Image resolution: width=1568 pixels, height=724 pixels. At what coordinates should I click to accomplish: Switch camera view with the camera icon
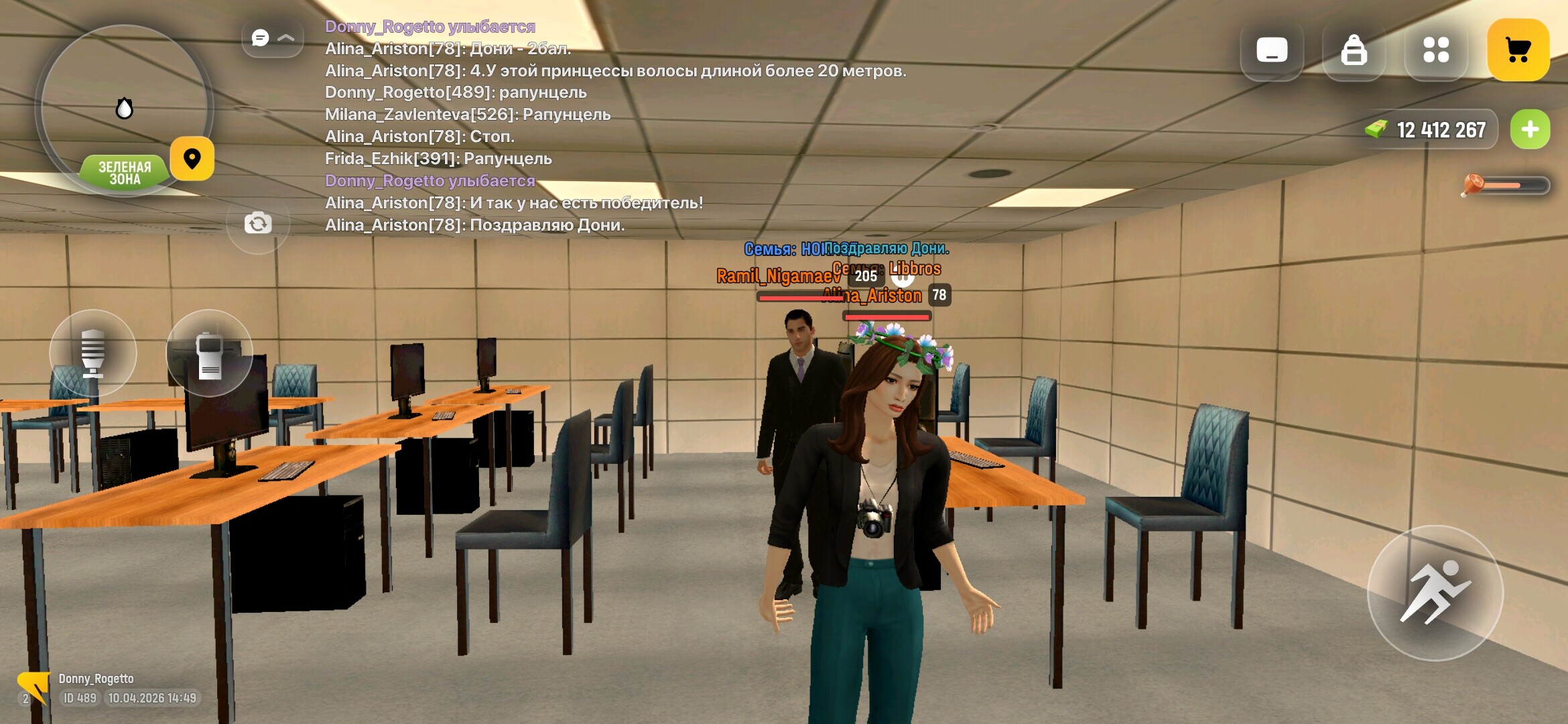click(x=258, y=223)
